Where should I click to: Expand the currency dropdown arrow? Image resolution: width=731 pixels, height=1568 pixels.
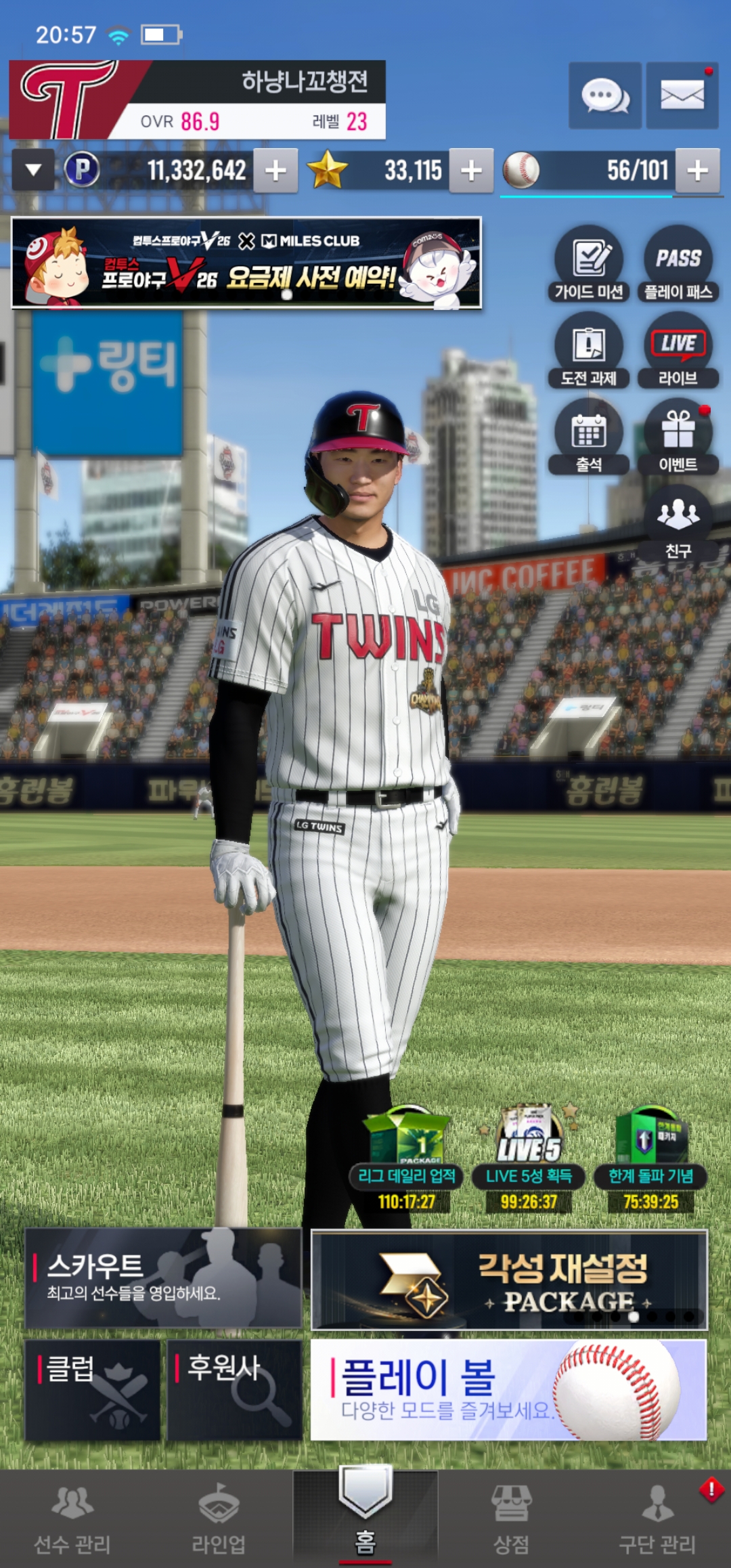click(x=33, y=170)
